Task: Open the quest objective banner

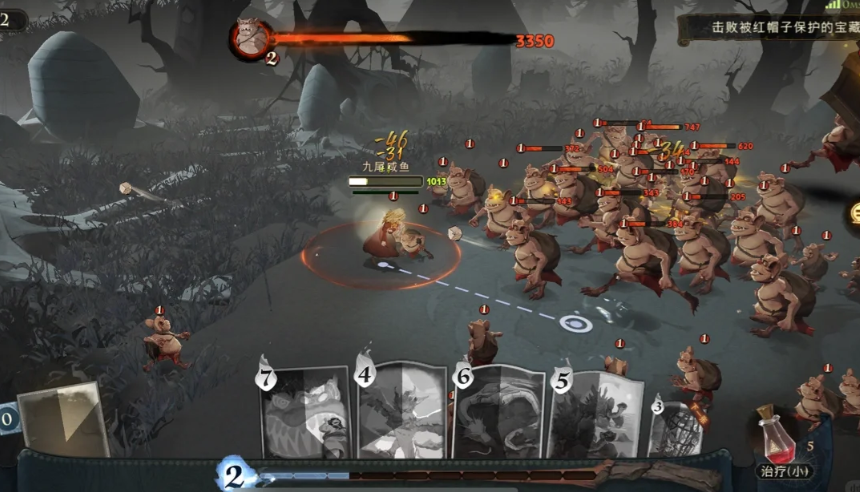Action: coord(770,28)
